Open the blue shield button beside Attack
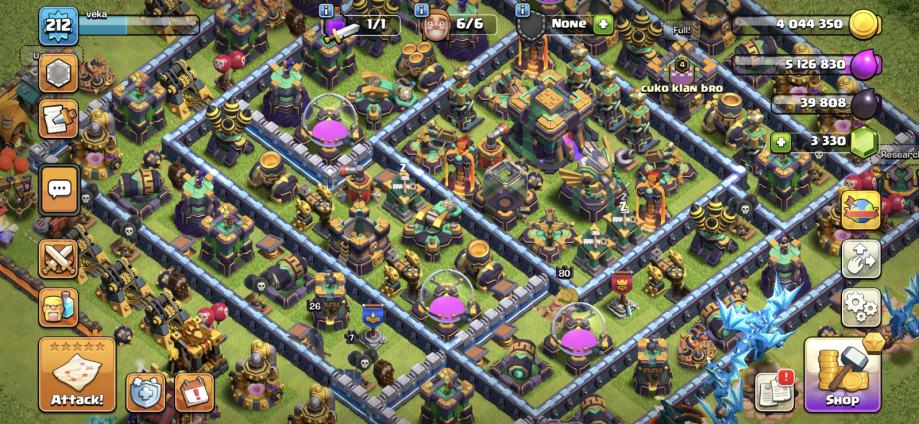Screen dimensions: 919x424 coord(145,392)
